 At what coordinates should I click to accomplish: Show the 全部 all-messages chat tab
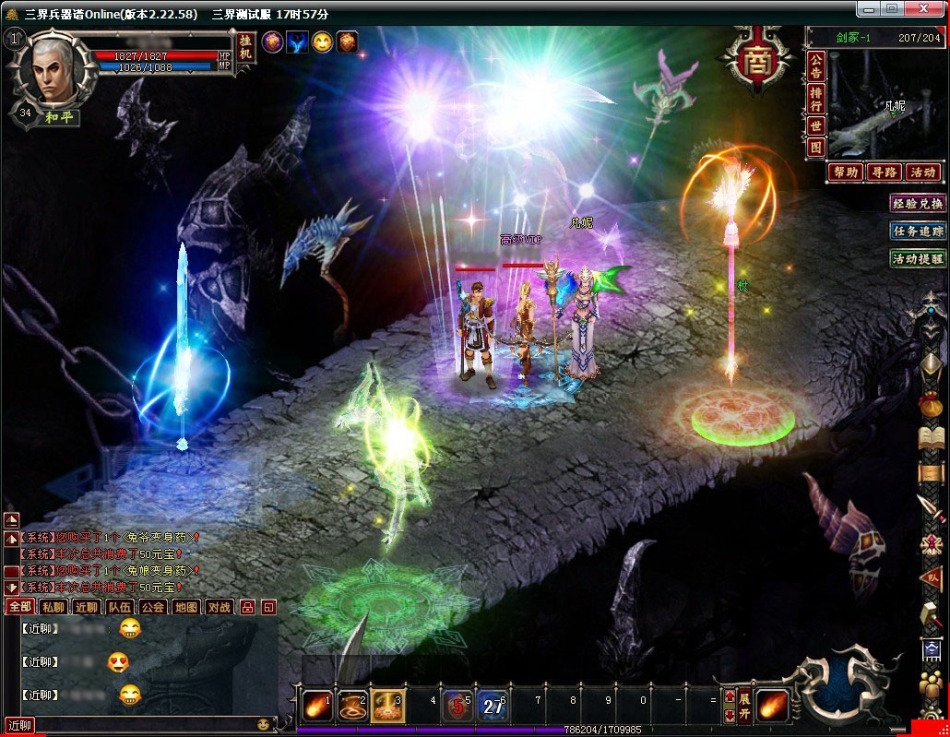(19, 607)
